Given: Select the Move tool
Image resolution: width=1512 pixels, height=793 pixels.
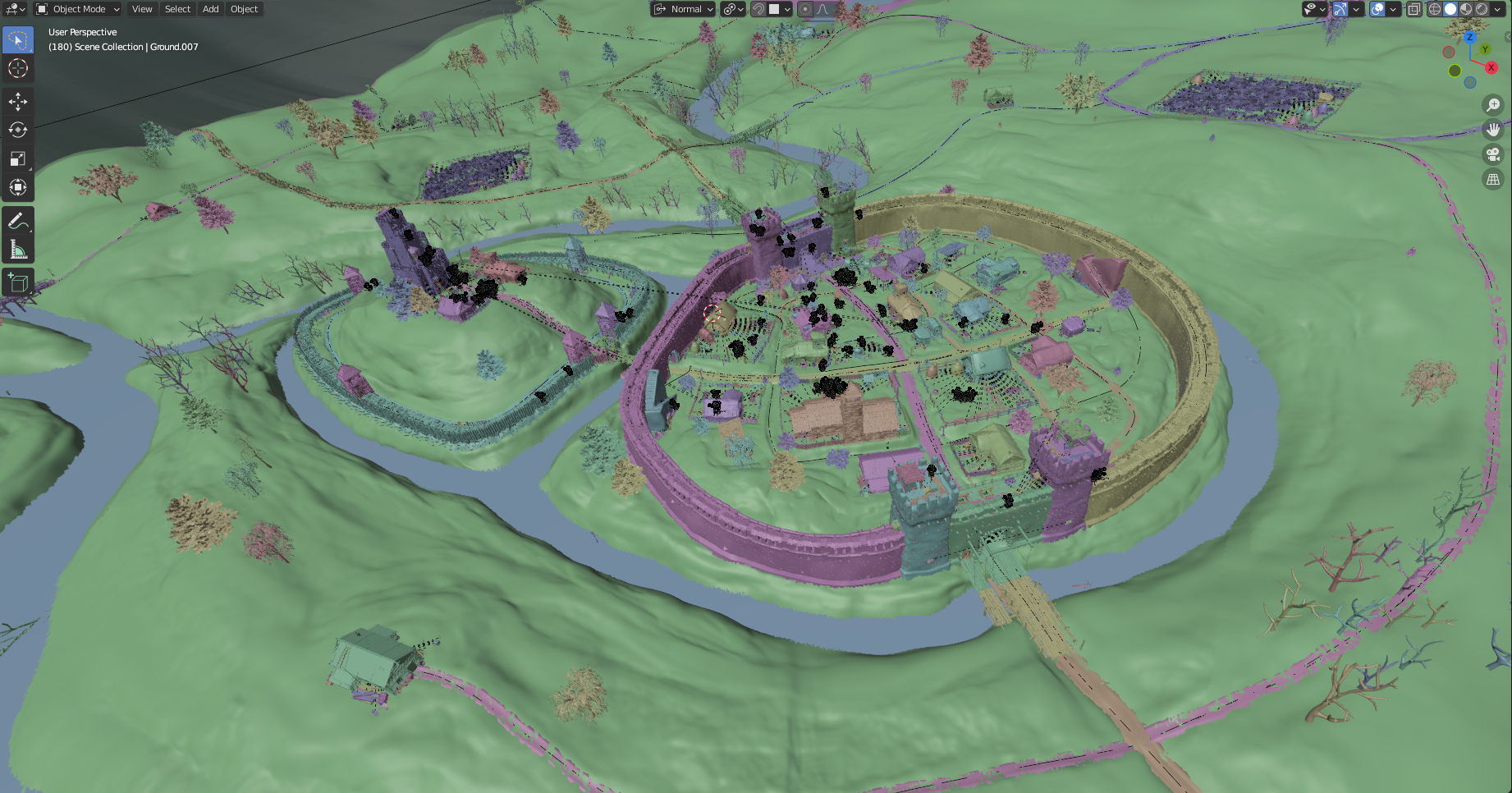Looking at the screenshot, I should coord(18,101).
